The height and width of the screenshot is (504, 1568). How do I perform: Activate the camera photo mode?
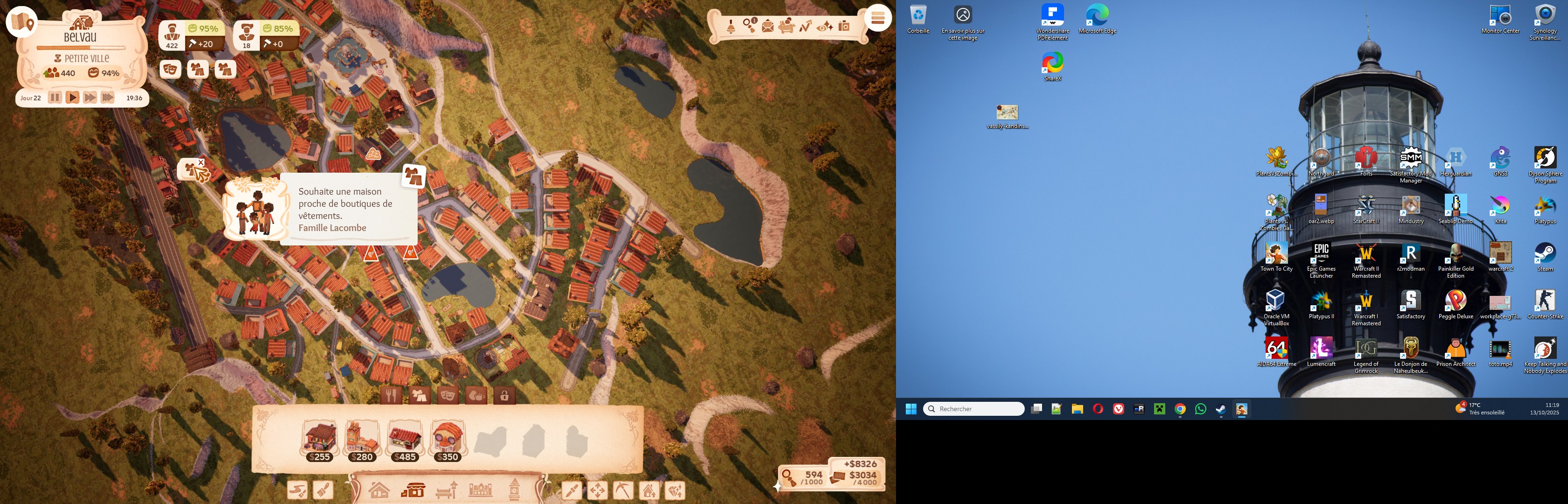coord(844,26)
